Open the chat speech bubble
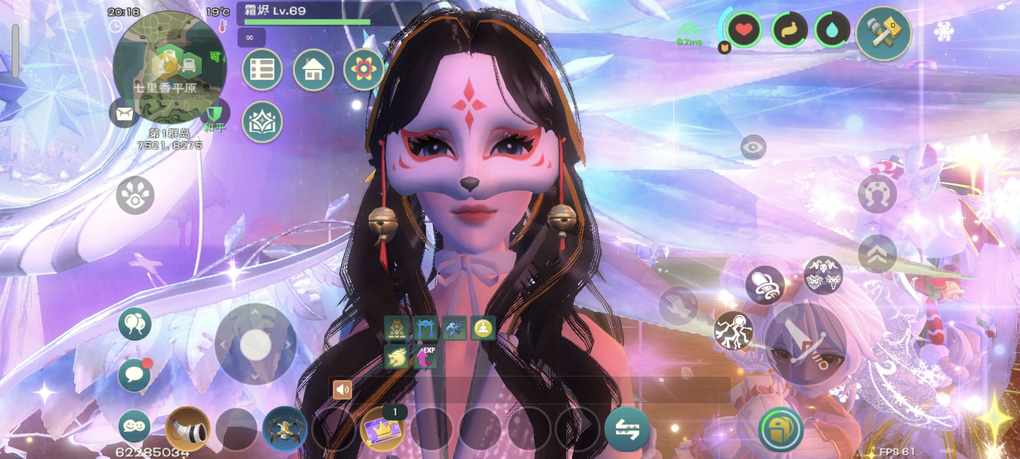 point(134,374)
